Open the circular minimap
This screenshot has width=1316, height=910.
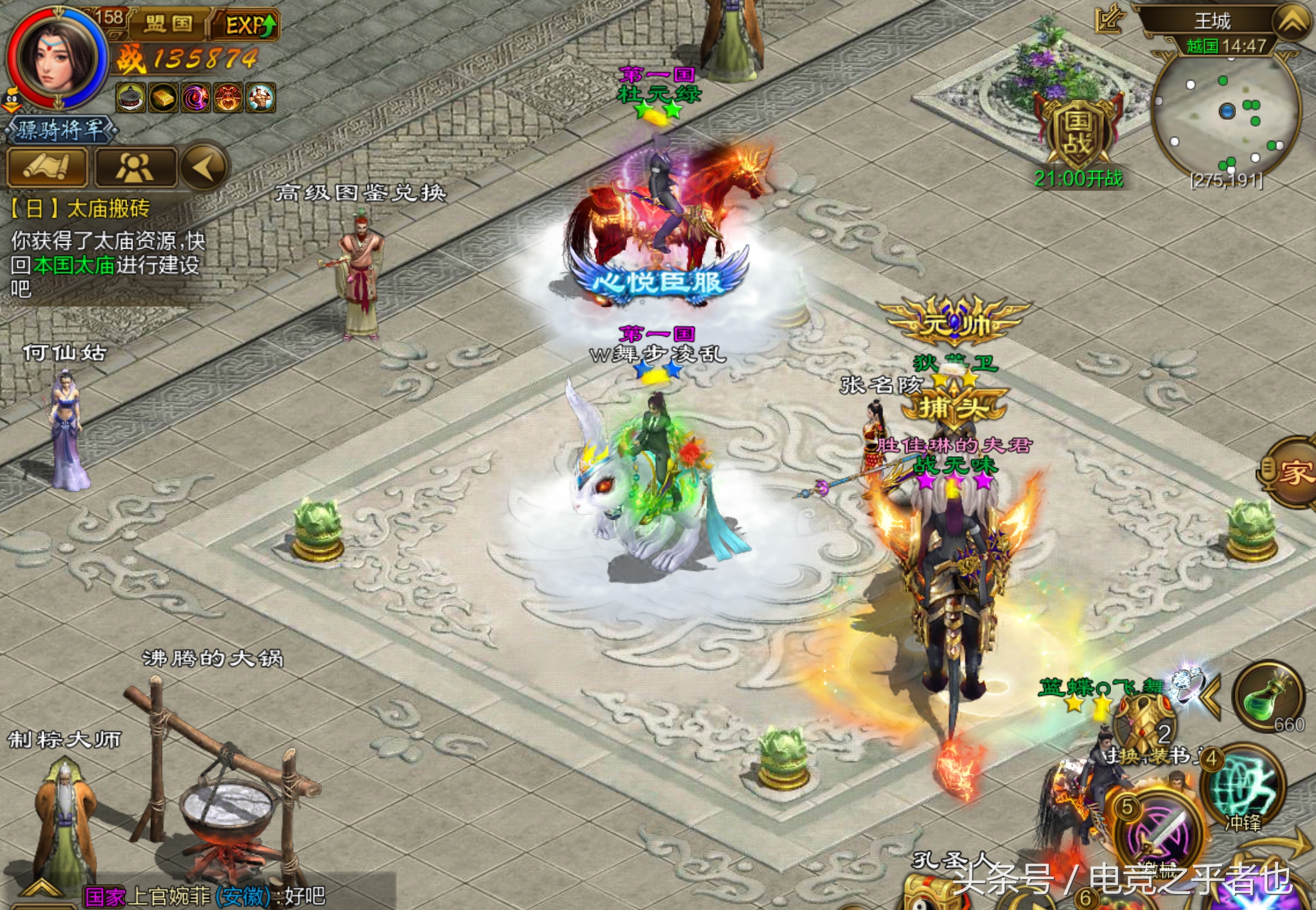tap(1226, 114)
